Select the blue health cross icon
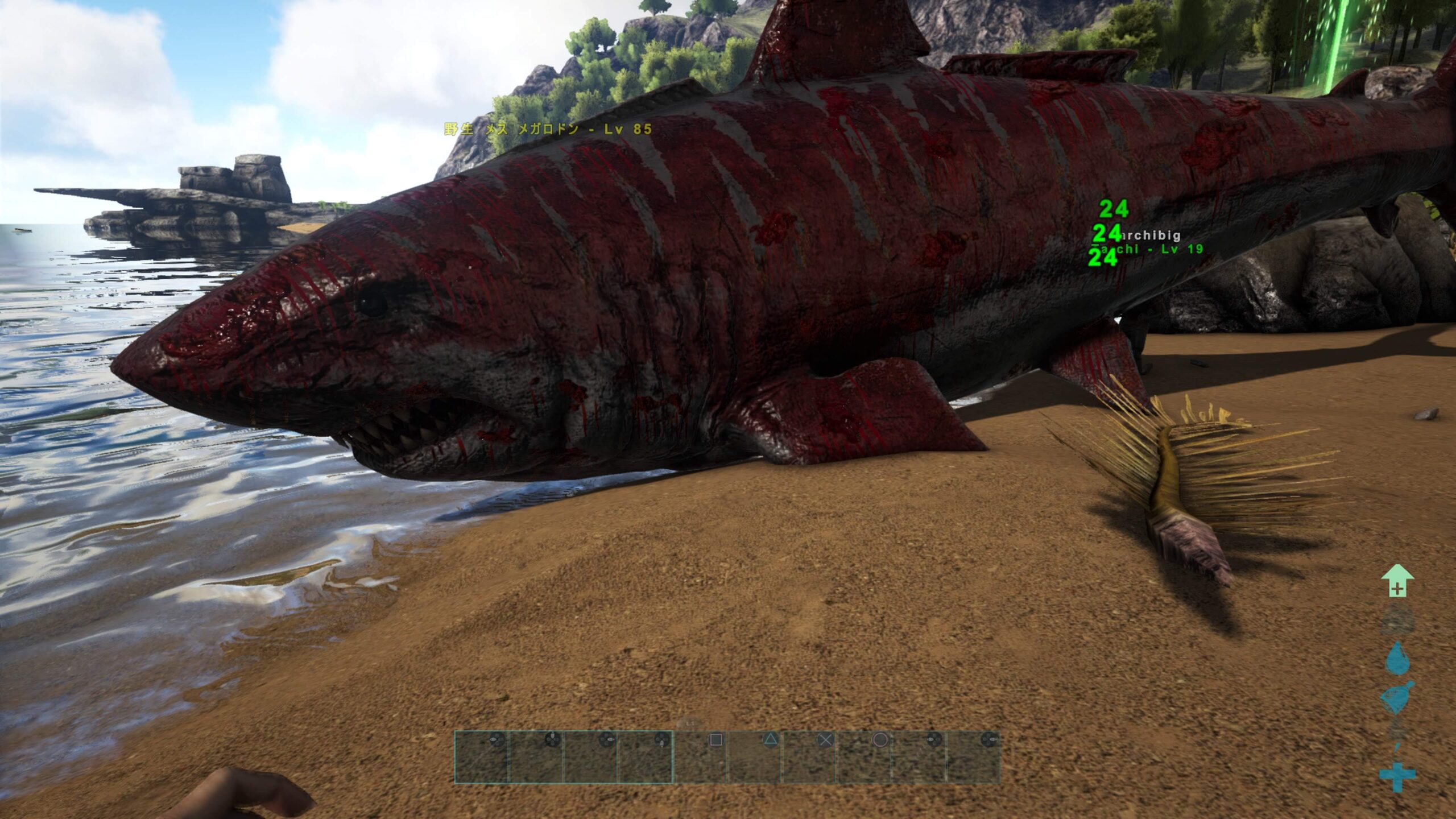This screenshot has height=819, width=1456. coord(1397,778)
